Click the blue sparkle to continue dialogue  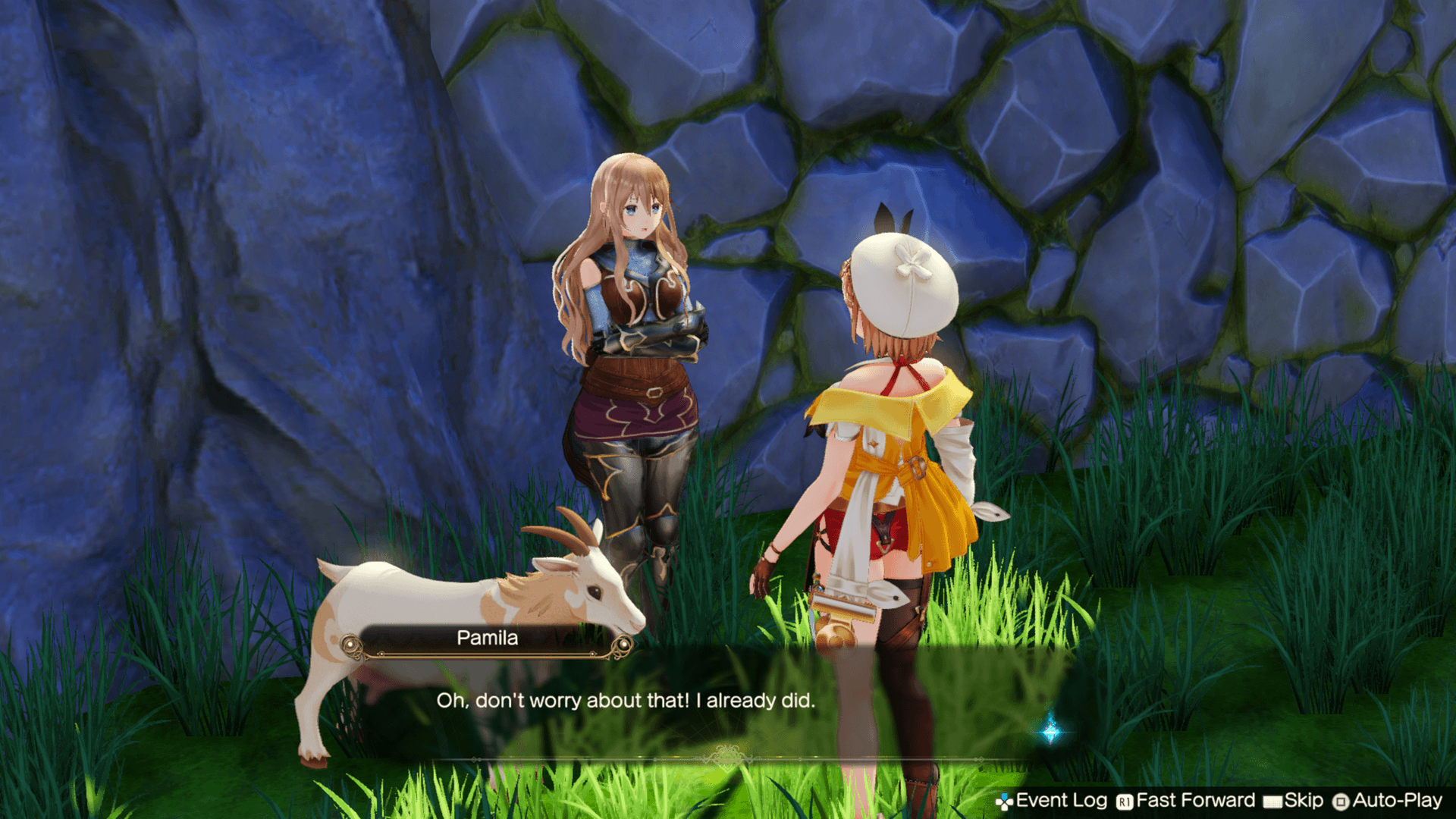[x=1050, y=731]
